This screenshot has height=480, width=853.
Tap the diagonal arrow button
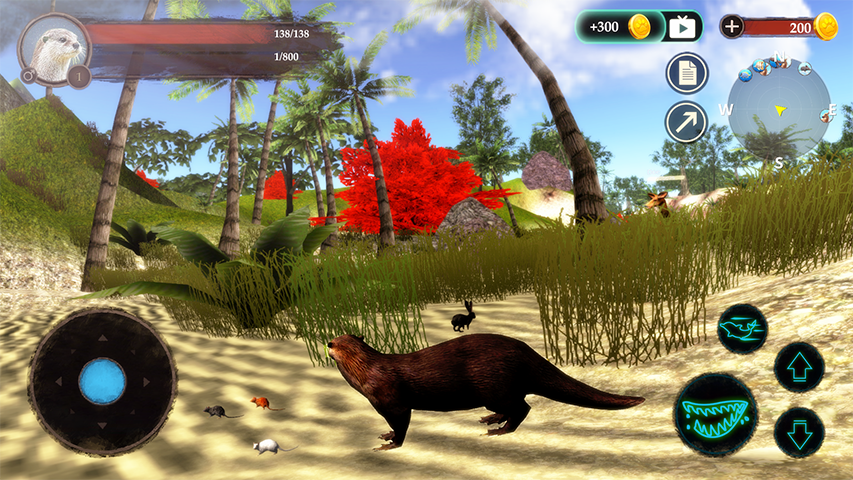[687, 122]
